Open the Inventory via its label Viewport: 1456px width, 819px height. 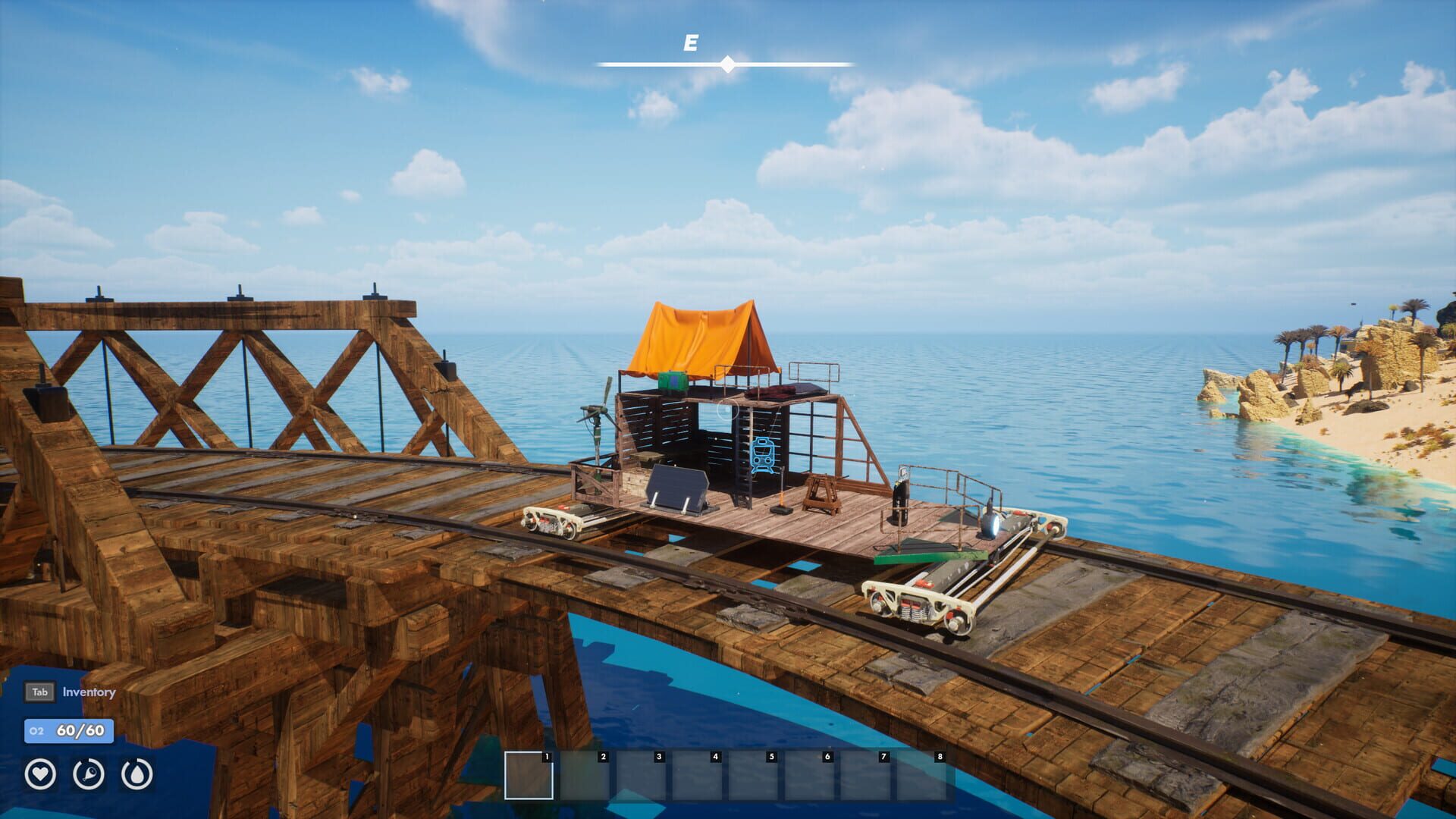click(90, 692)
